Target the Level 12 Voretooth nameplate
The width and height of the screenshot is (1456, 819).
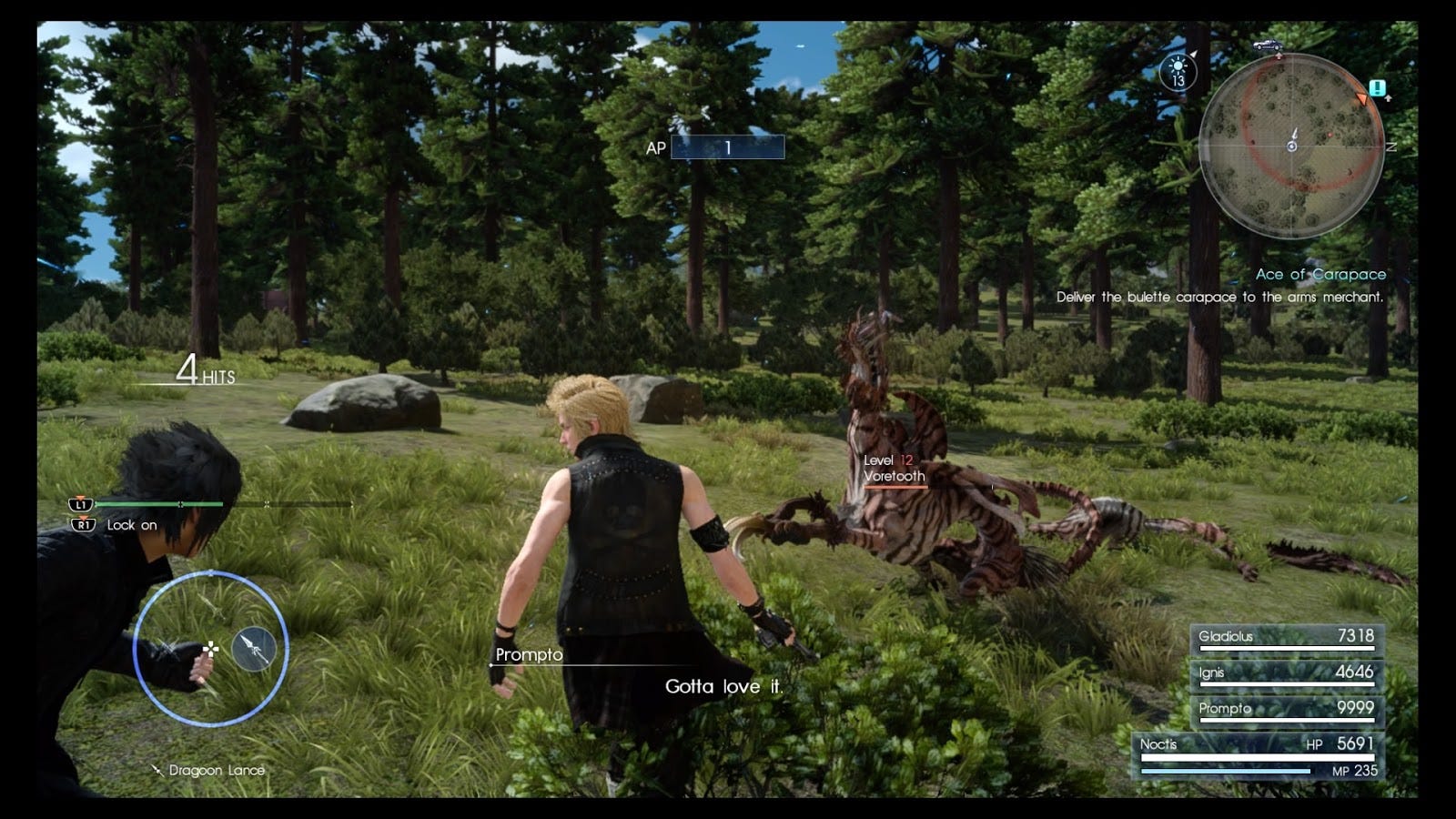coord(894,470)
